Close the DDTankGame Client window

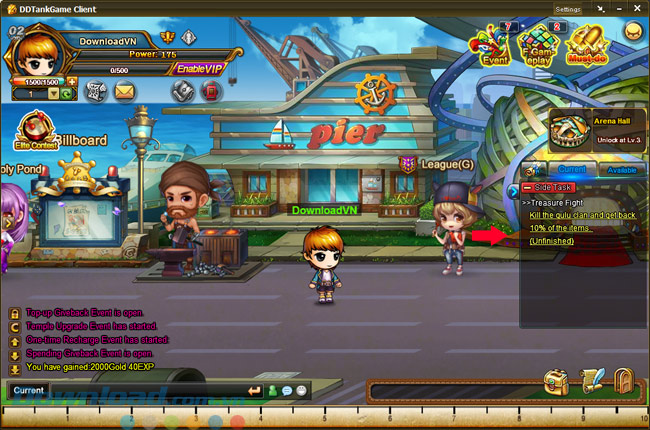[x=639, y=9]
